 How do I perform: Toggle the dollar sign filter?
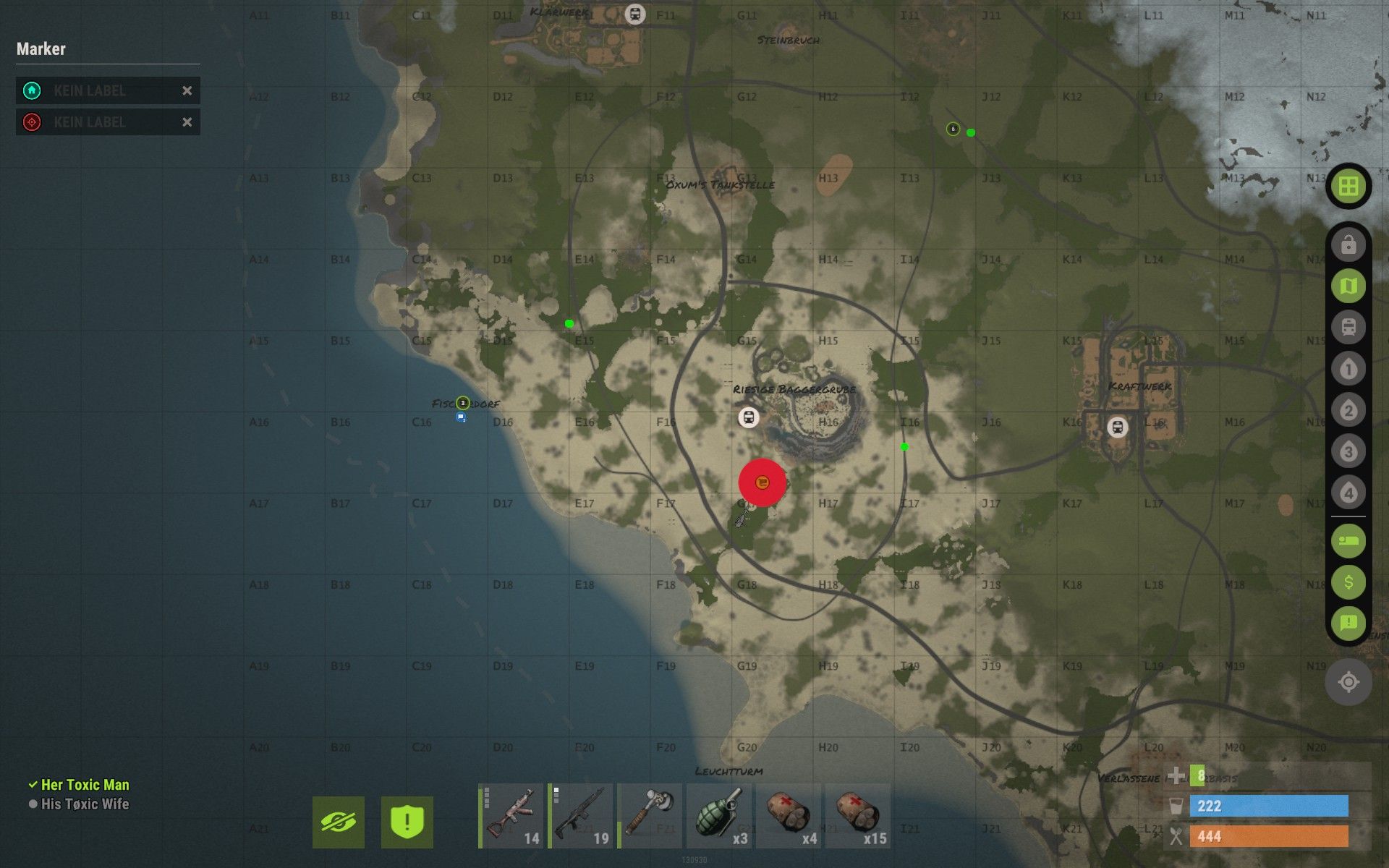pos(1348,582)
